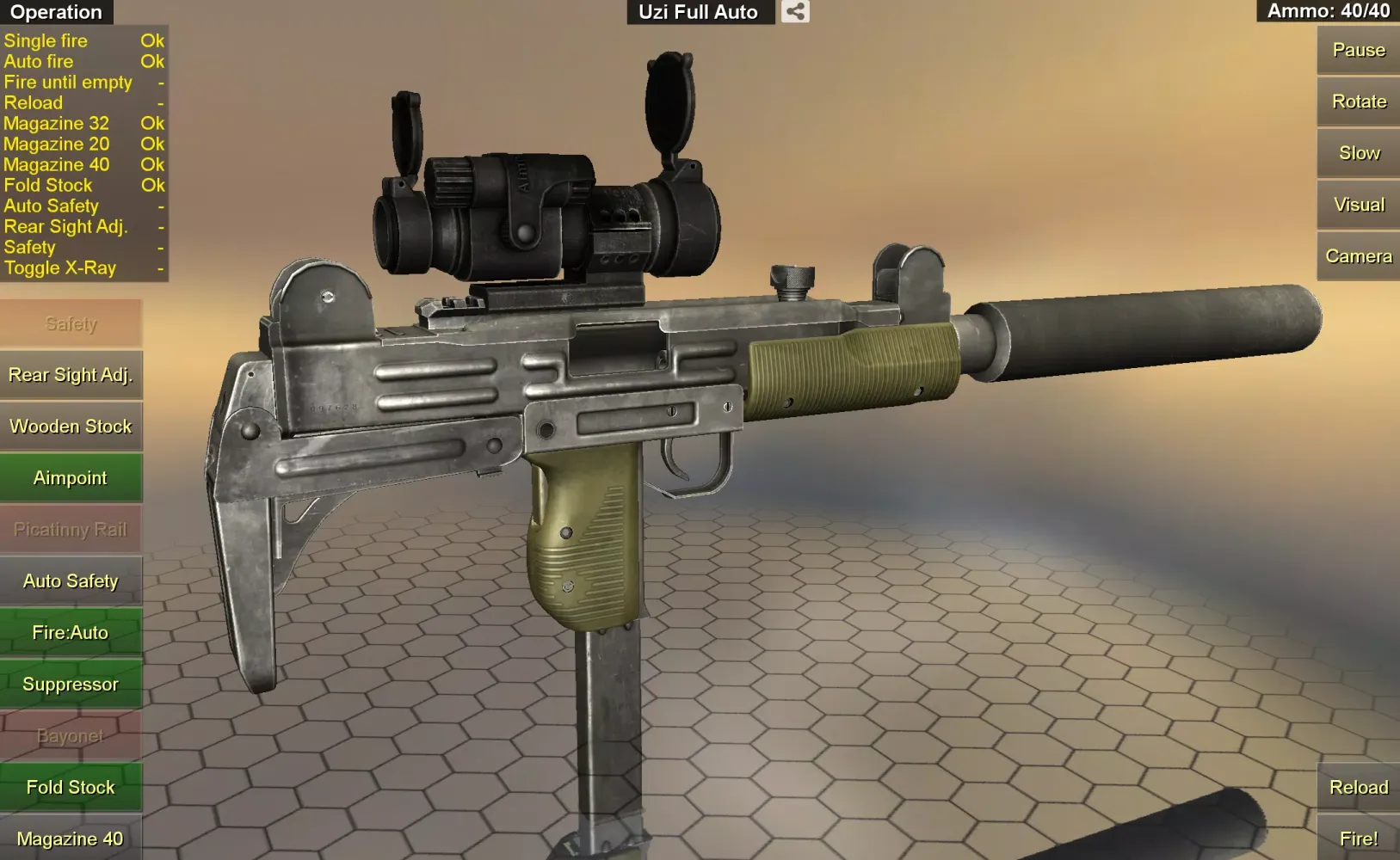Fire the weapon with the Fire! button
Viewport: 1400px width, 860px height.
pyautogui.click(x=1360, y=837)
